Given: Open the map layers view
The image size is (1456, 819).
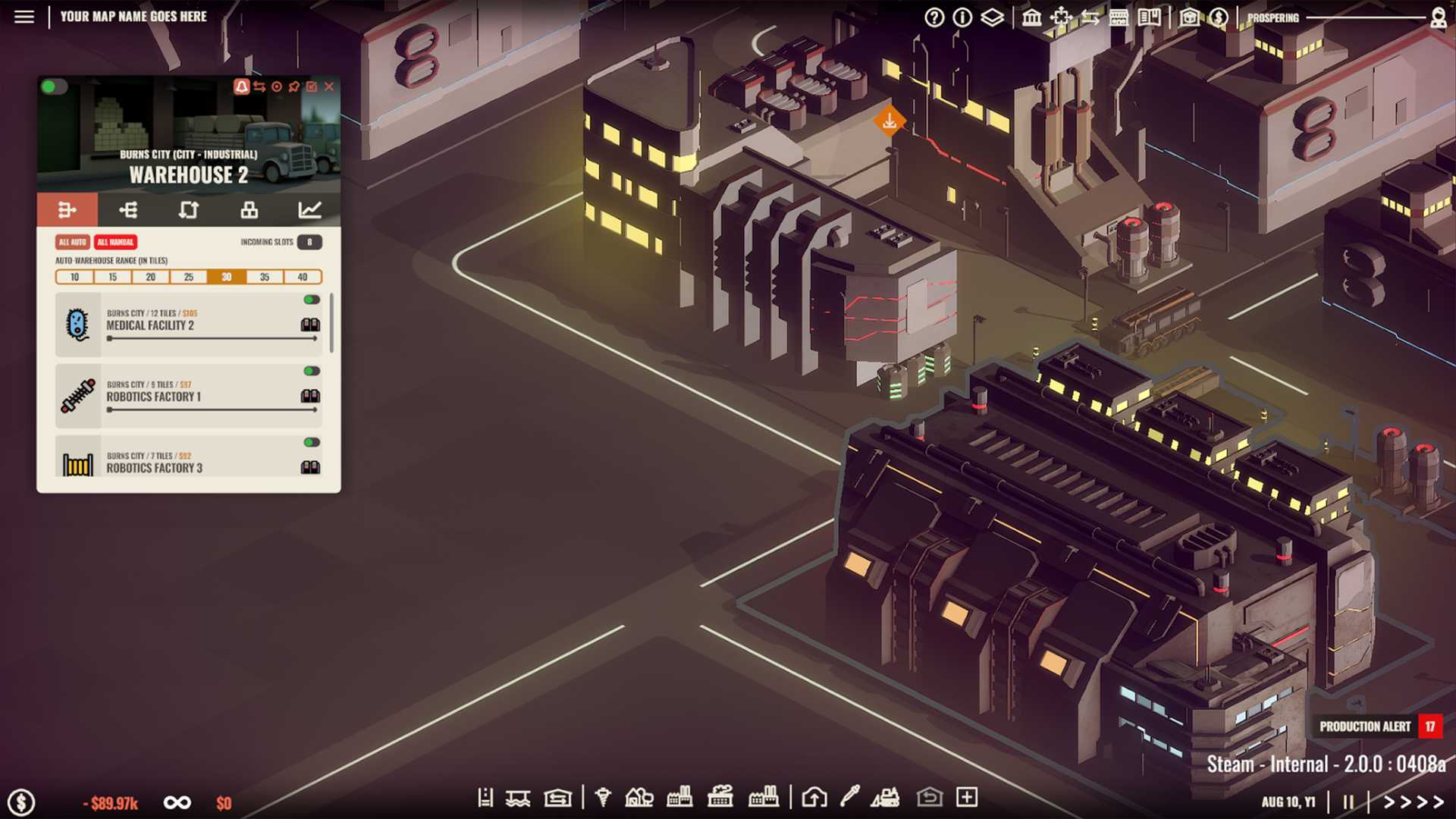Looking at the screenshot, I should 991,17.
